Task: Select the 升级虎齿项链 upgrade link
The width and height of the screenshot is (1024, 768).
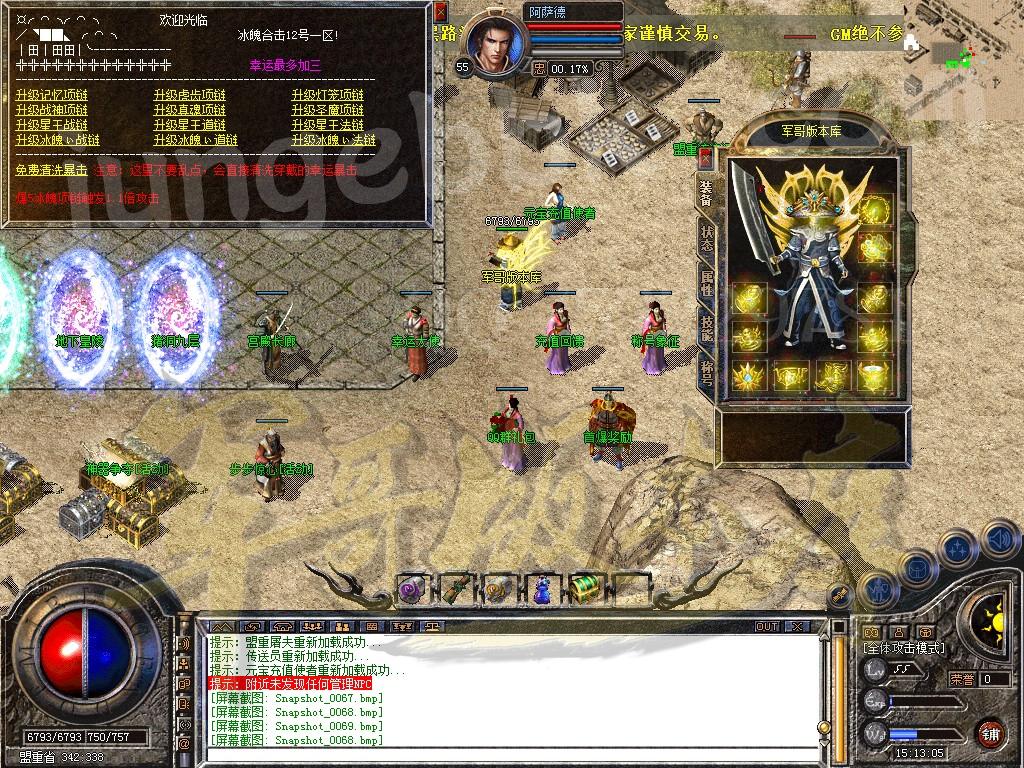Action: (190, 96)
